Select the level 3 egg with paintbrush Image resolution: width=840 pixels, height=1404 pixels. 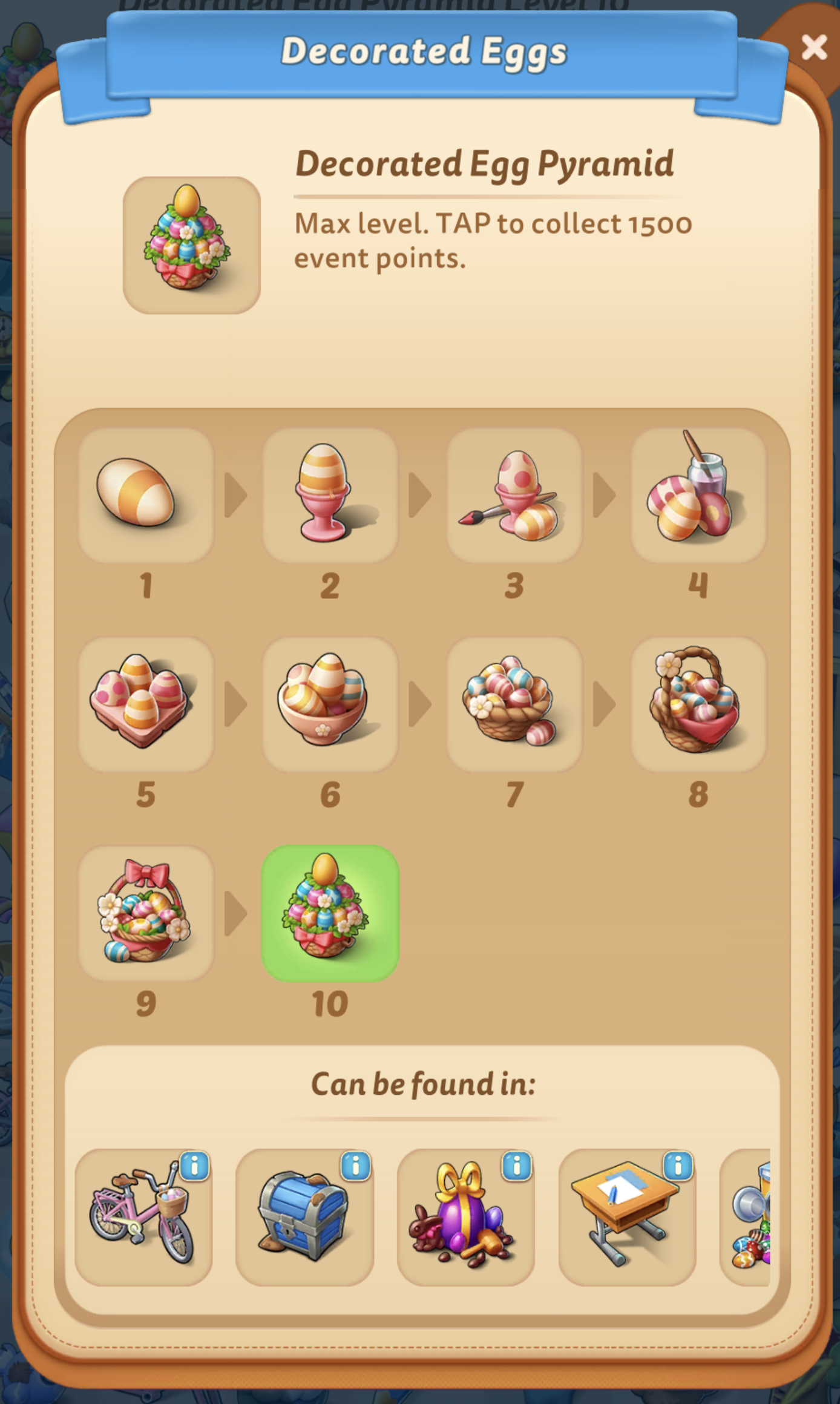click(x=514, y=495)
